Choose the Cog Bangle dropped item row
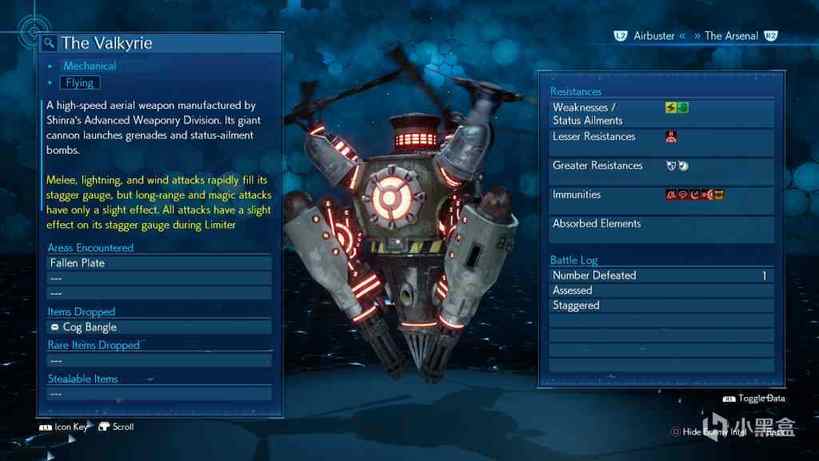Viewport: 819px width, 461px height. pyautogui.click(x=159, y=327)
